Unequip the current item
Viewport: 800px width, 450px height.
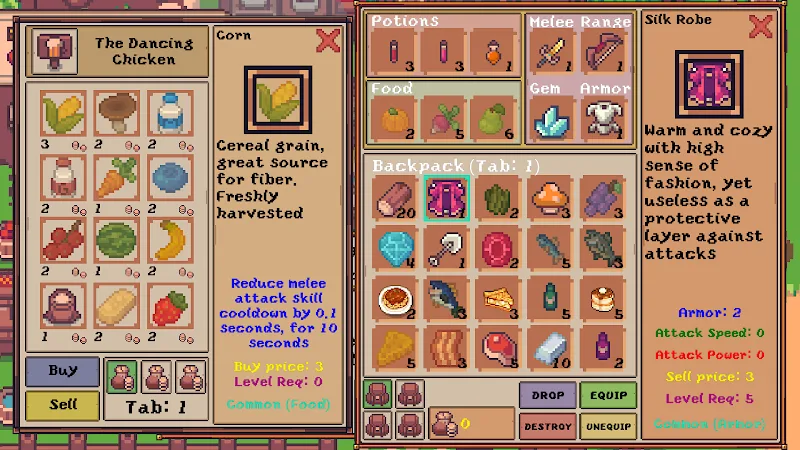pyautogui.click(x=608, y=425)
